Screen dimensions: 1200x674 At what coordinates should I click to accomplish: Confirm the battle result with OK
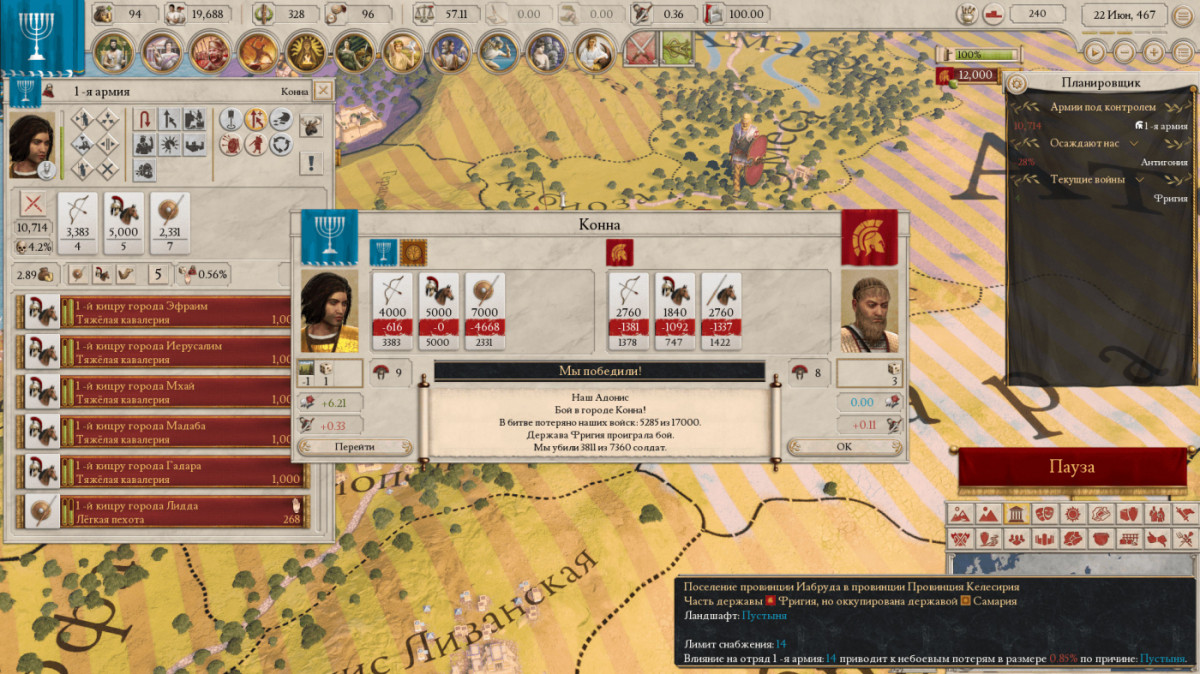coord(844,447)
